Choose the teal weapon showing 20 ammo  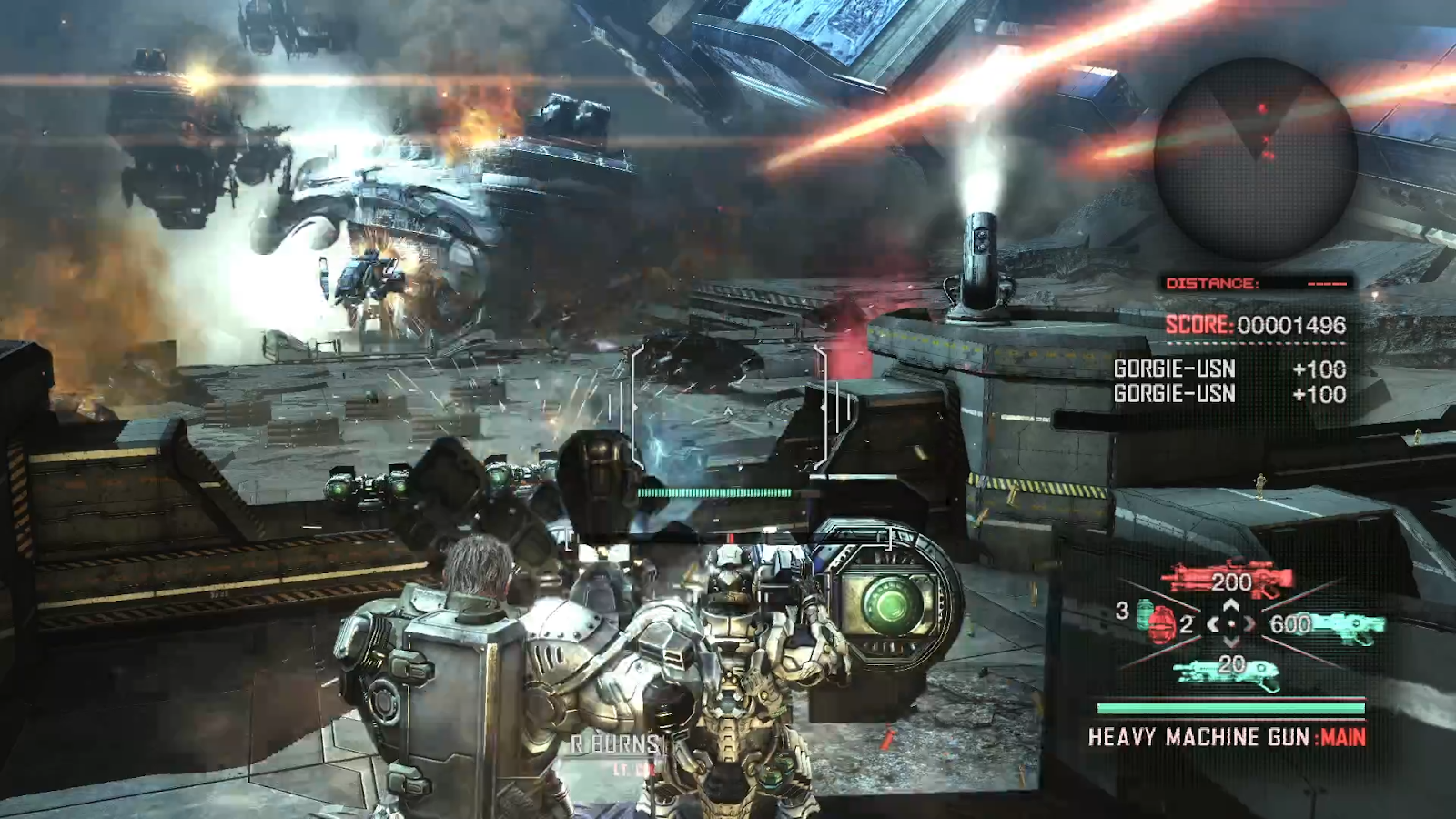tap(1228, 672)
